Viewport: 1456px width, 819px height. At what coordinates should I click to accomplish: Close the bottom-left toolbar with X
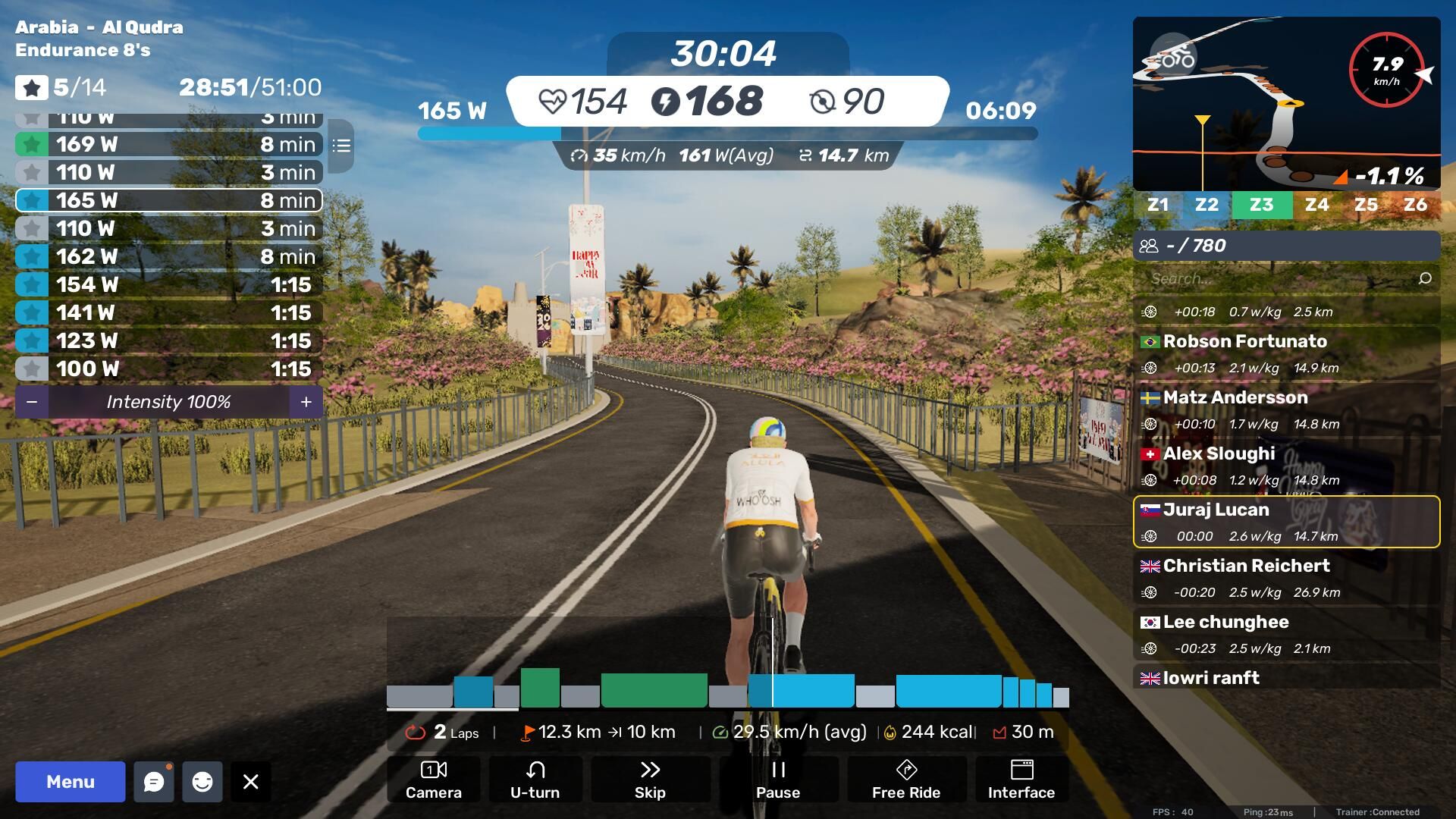(x=251, y=782)
